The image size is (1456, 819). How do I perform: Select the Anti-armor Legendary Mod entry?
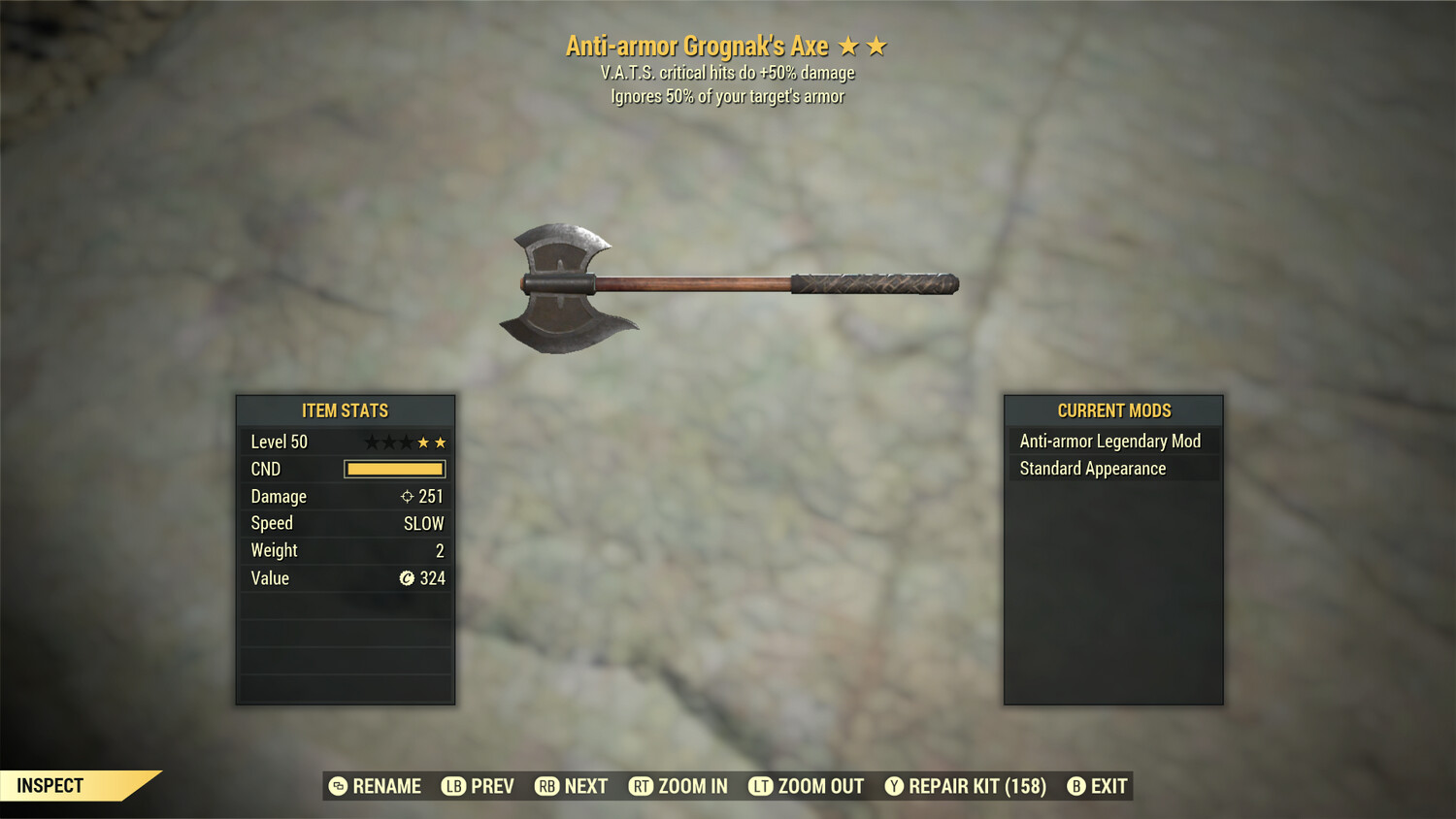tap(1110, 442)
